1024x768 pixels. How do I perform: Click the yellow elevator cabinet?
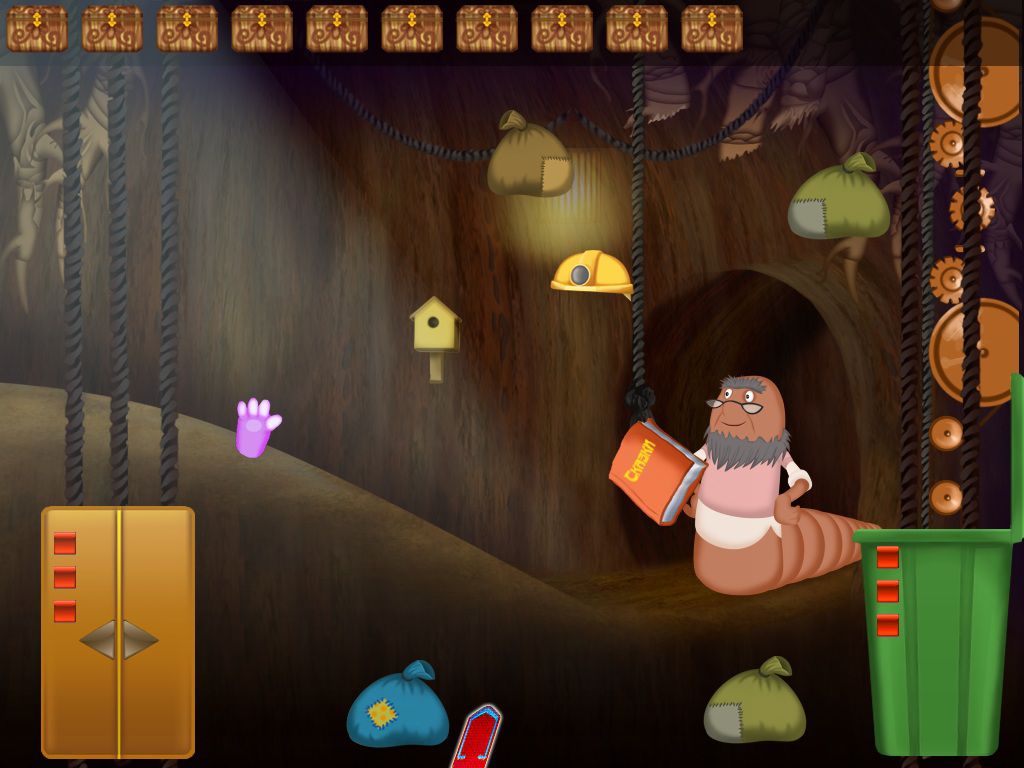pyautogui.click(x=118, y=630)
